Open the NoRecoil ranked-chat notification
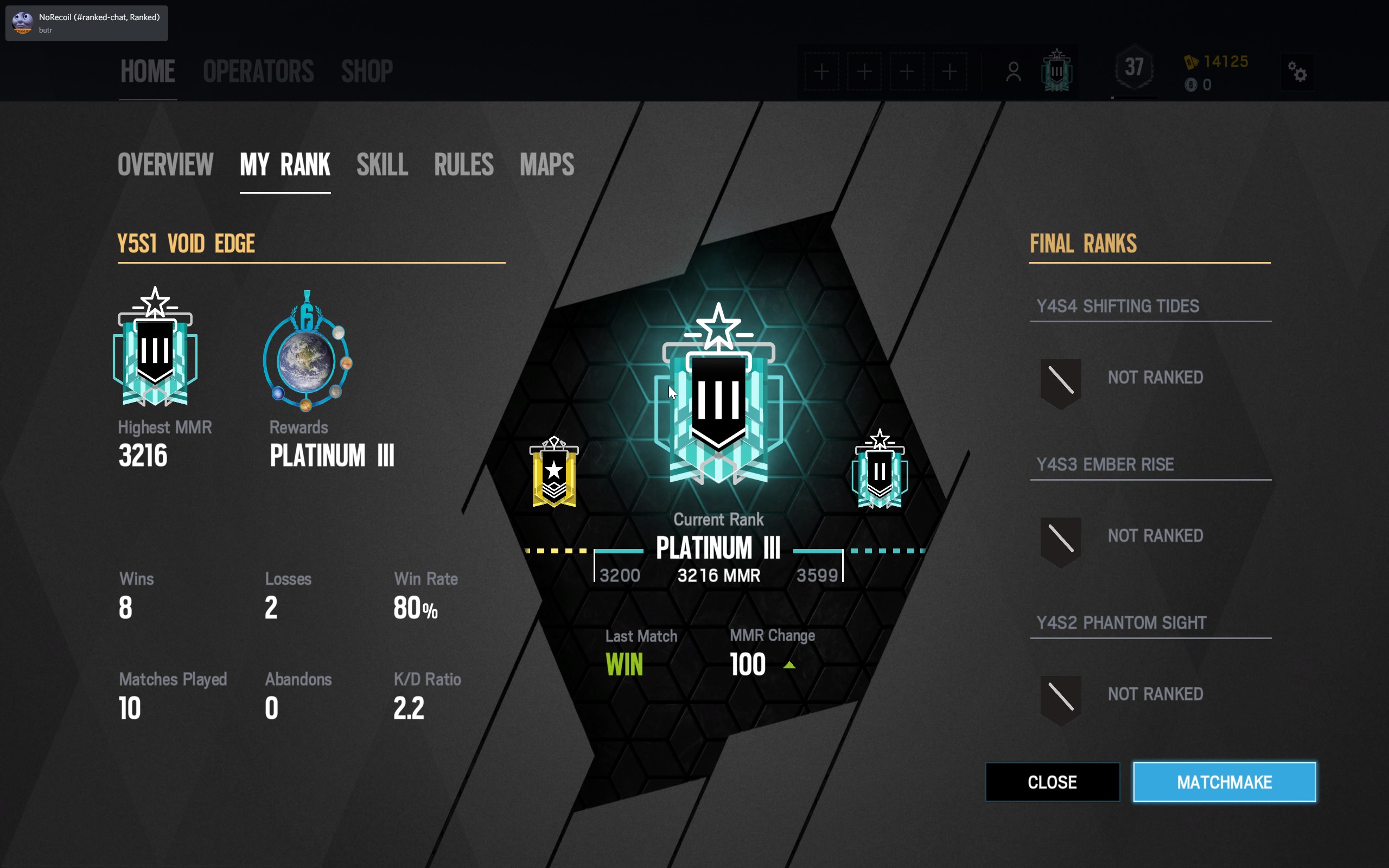This screenshot has width=1389, height=868. coord(87,23)
